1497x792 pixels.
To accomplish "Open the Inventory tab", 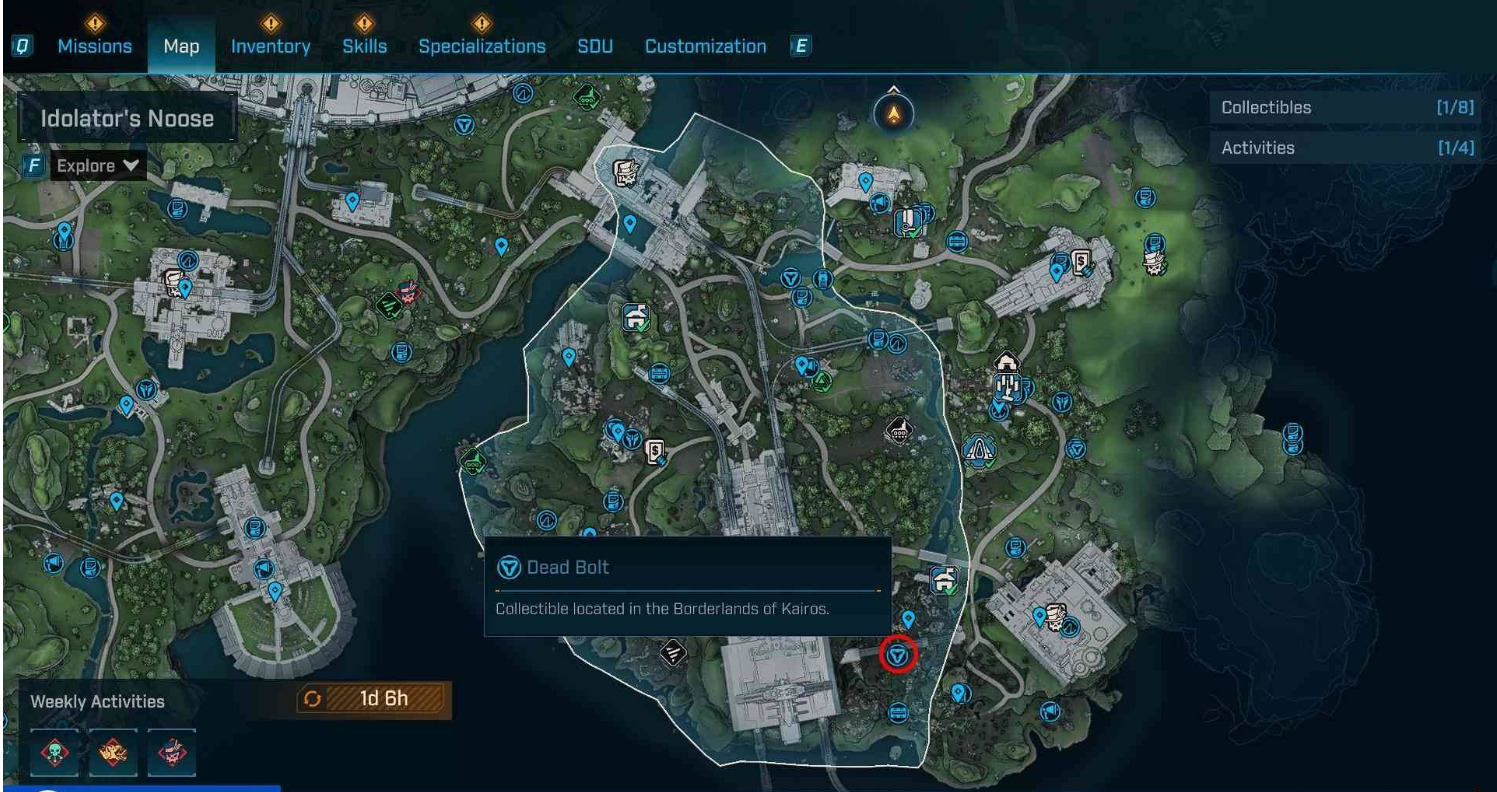I will tap(270, 46).
